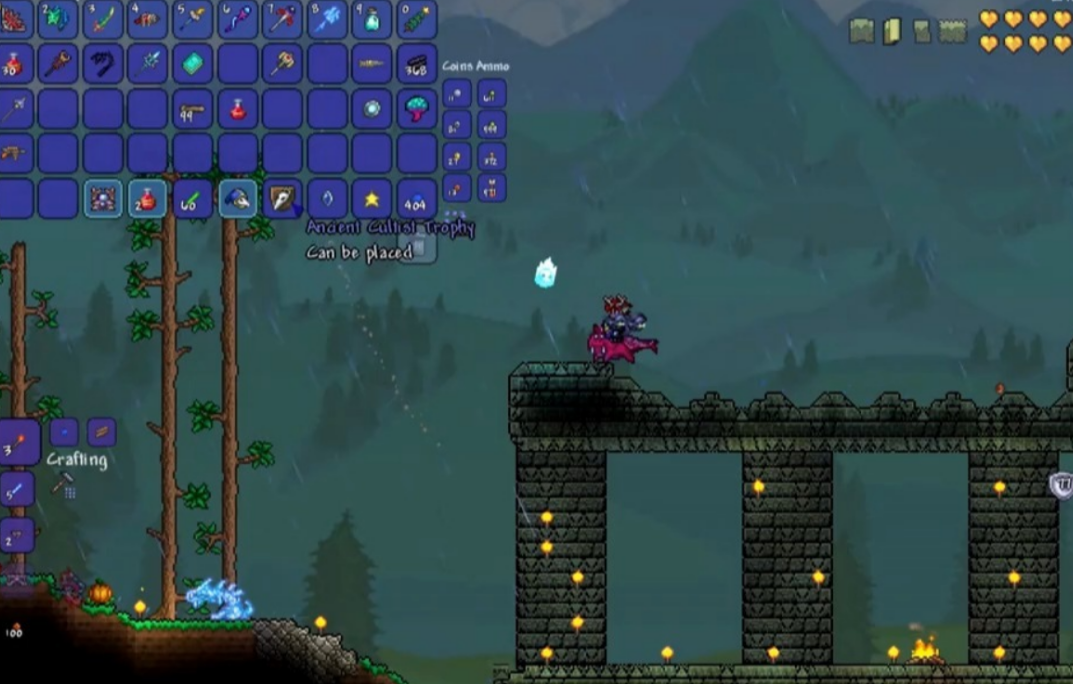The height and width of the screenshot is (684, 1073).
Task: Click the wood ingredient slot above Crafting
Action: (101, 432)
